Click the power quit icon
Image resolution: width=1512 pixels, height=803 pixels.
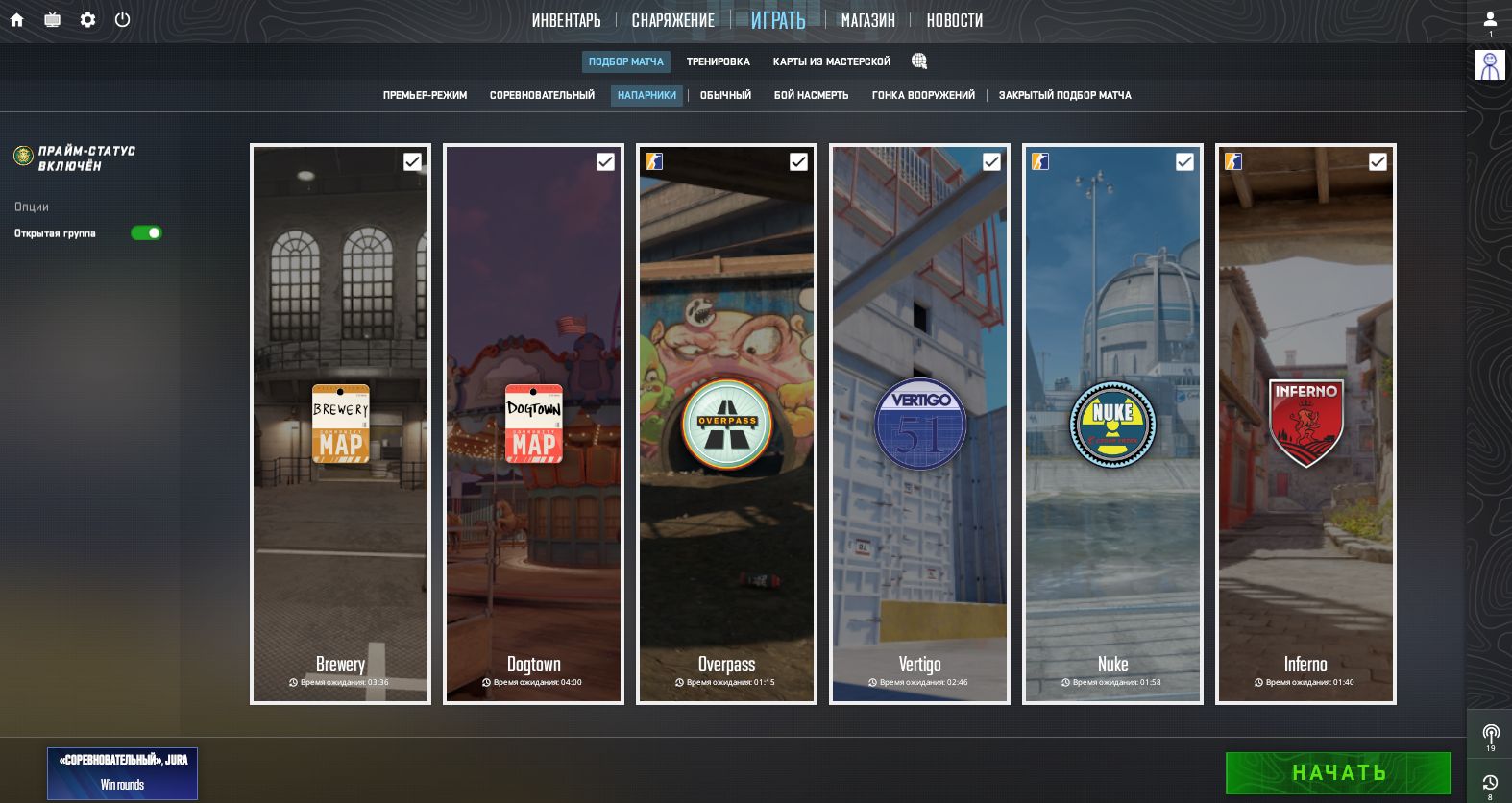click(122, 19)
